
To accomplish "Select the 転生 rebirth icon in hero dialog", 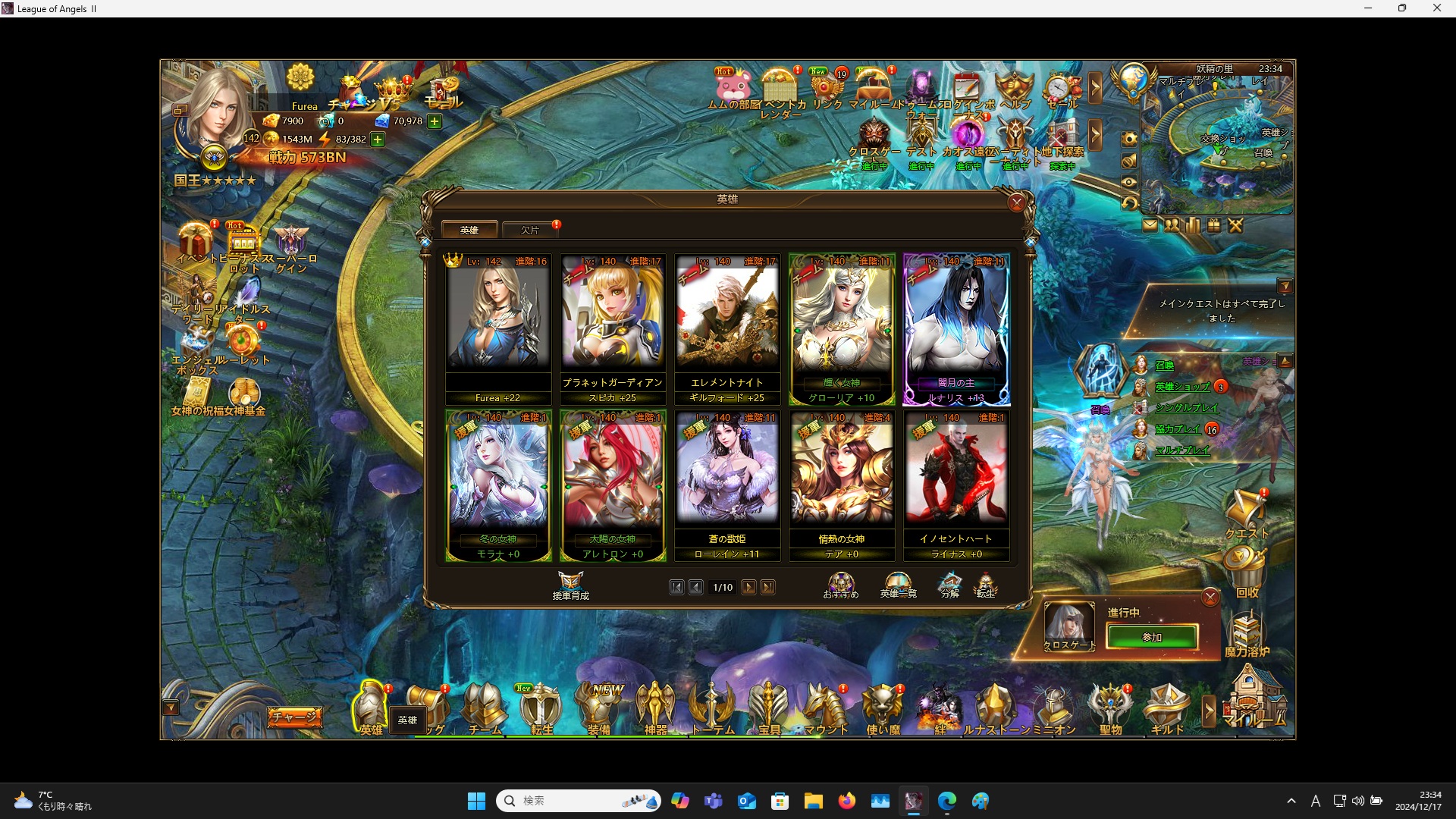I will coord(987,584).
